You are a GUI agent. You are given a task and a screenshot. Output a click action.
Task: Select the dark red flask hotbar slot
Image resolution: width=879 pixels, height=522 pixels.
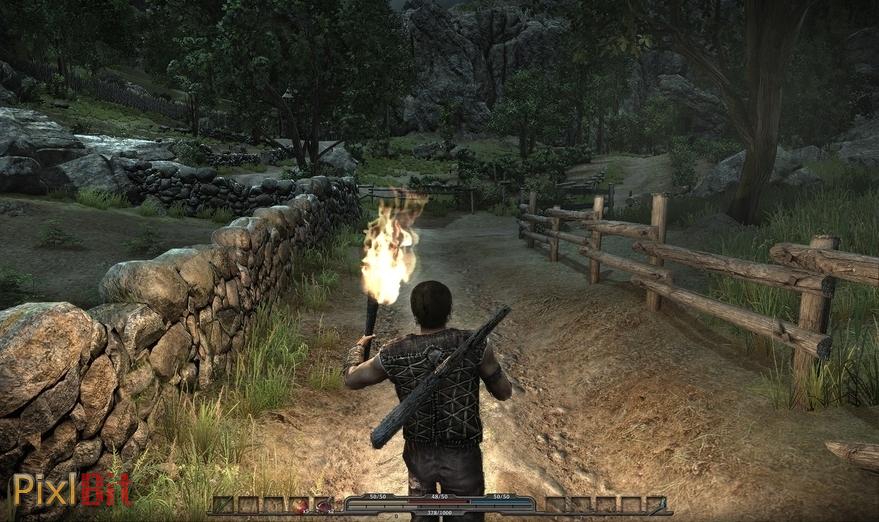click(324, 505)
